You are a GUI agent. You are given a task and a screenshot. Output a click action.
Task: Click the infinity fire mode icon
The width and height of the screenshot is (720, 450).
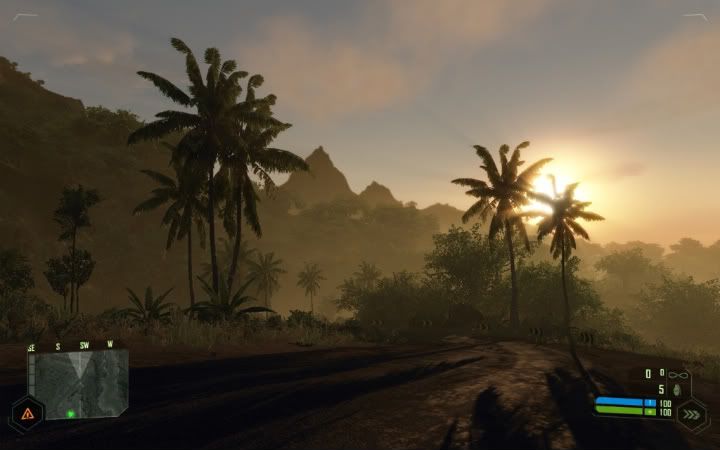pyautogui.click(x=677, y=375)
